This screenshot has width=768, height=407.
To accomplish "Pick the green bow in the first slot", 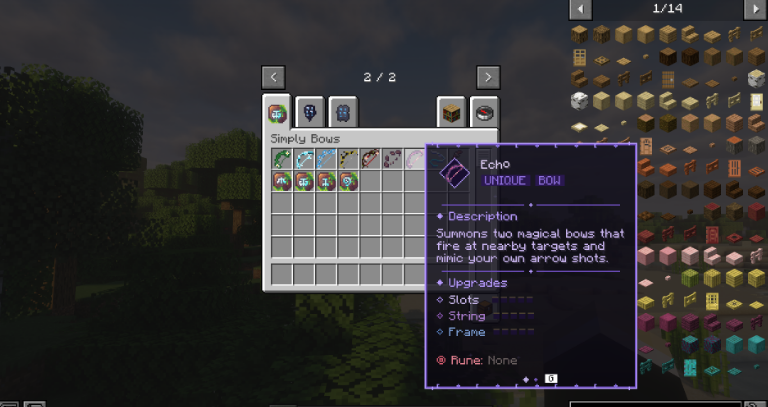I will point(281,159).
